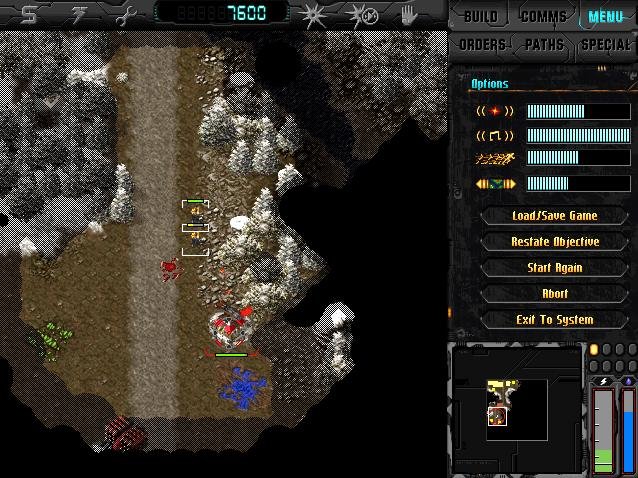Viewport: 638px width, 478px height.
Task: Choose Restate Objective
Action: pyautogui.click(x=554, y=241)
